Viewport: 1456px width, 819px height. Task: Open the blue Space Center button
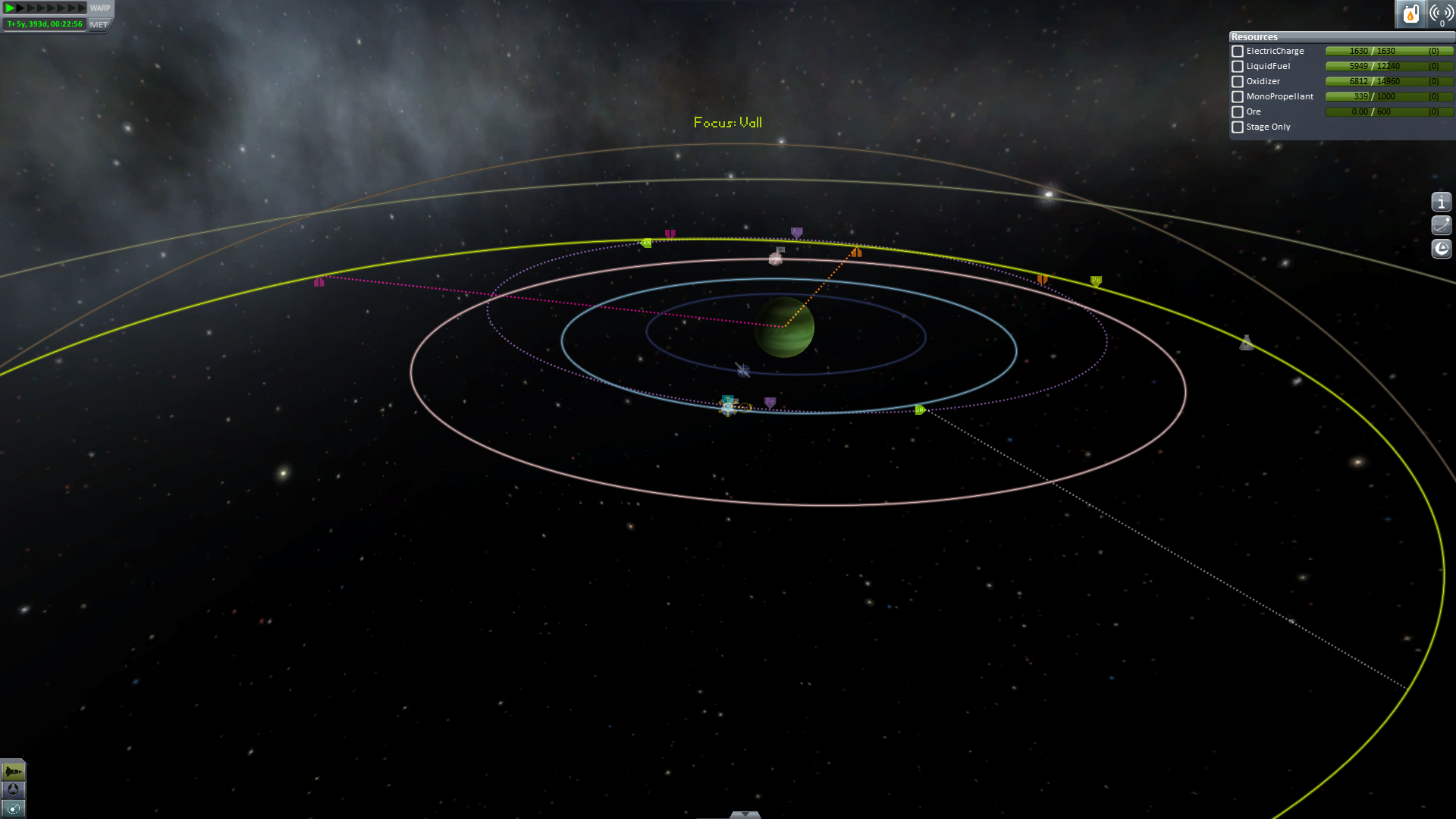[x=13, y=790]
